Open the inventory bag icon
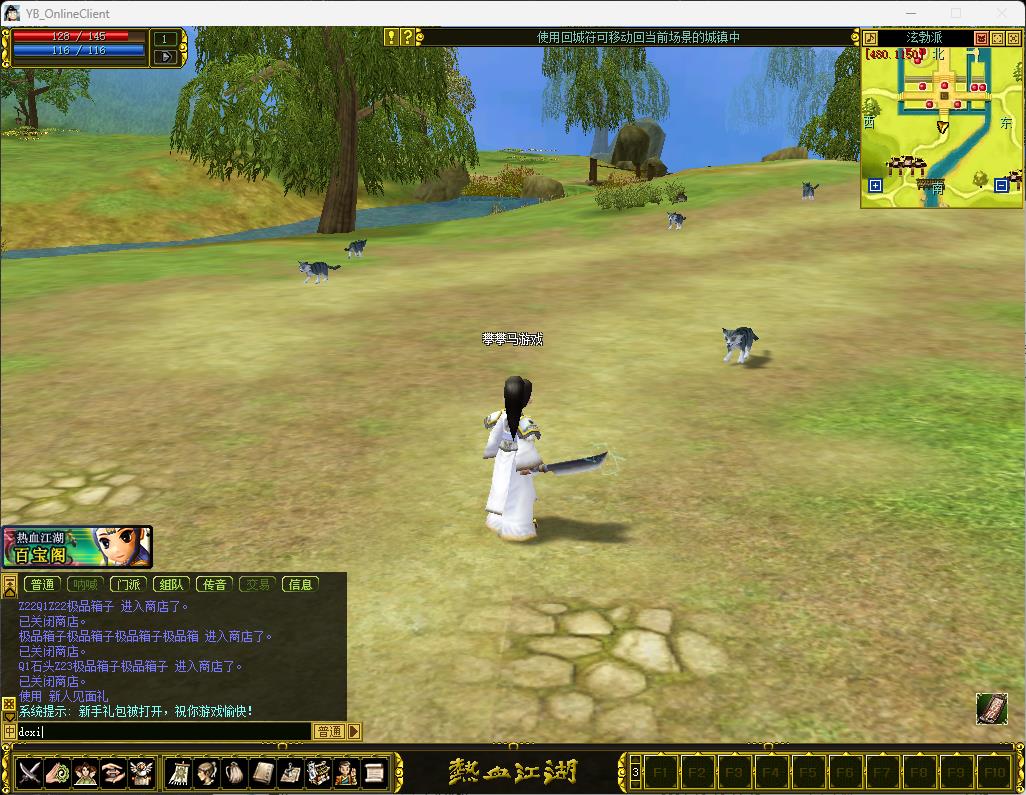1026x795 pixels. [x=235, y=772]
